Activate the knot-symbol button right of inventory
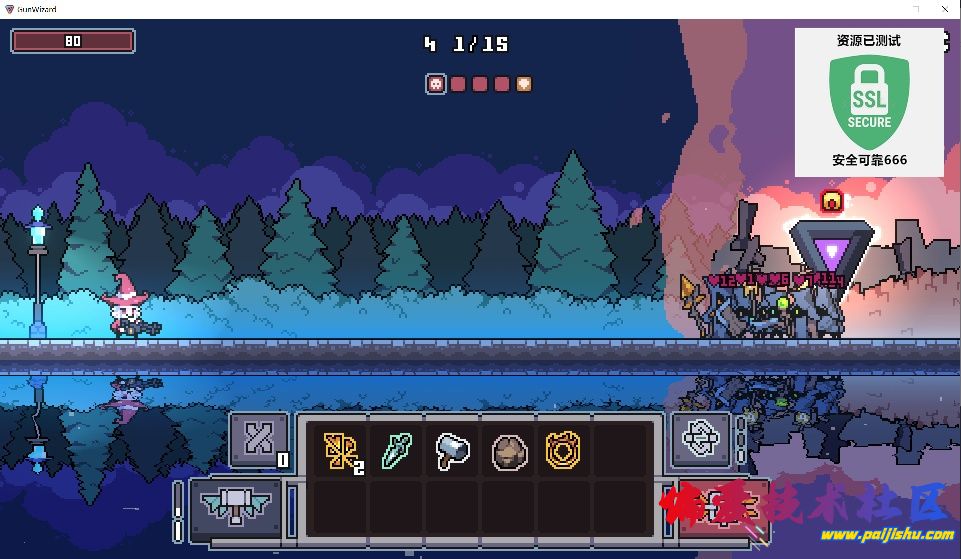The image size is (961, 559). coord(701,439)
